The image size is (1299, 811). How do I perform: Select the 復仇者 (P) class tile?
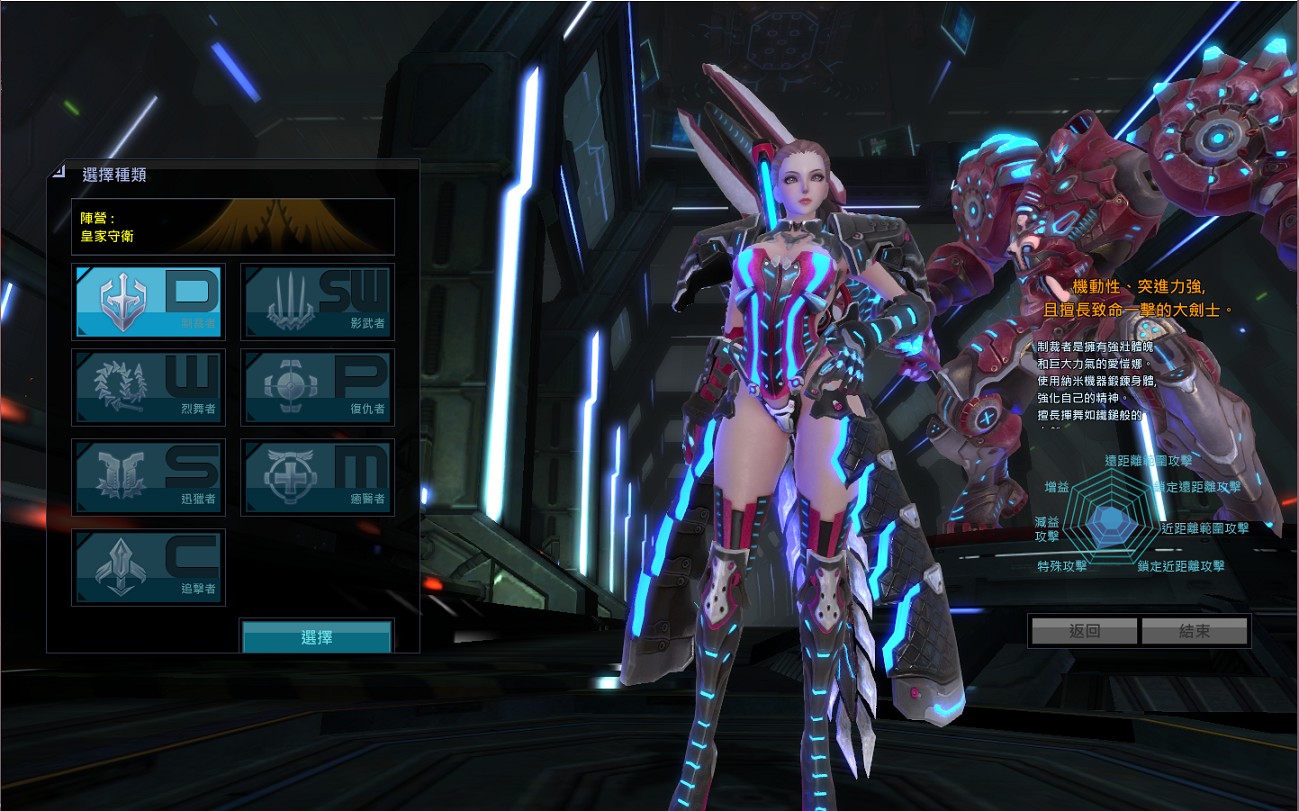click(x=318, y=387)
